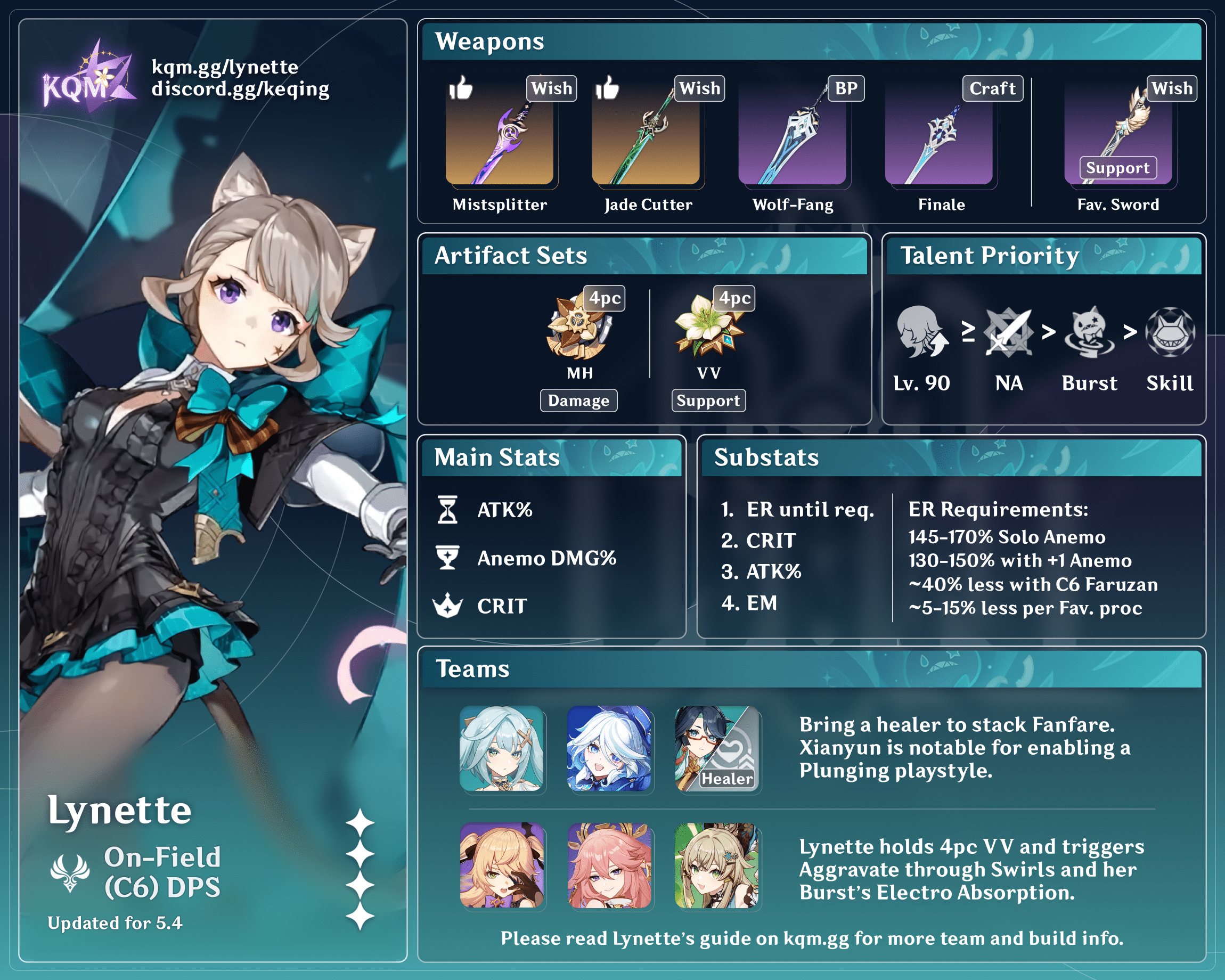The width and height of the screenshot is (1225, 980).
Task: Click the discord.gg/keqing link
Action: (240, 89)
